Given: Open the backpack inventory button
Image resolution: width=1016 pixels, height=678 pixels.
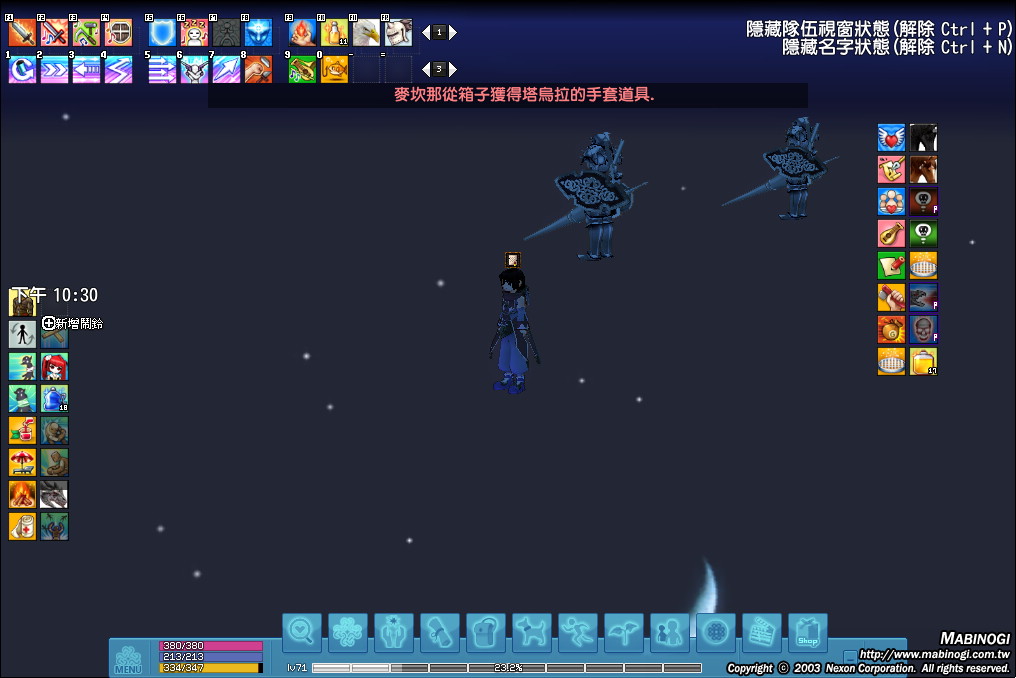Looking at the screenshot, I should pyautogui.click(x=485, y=632).
